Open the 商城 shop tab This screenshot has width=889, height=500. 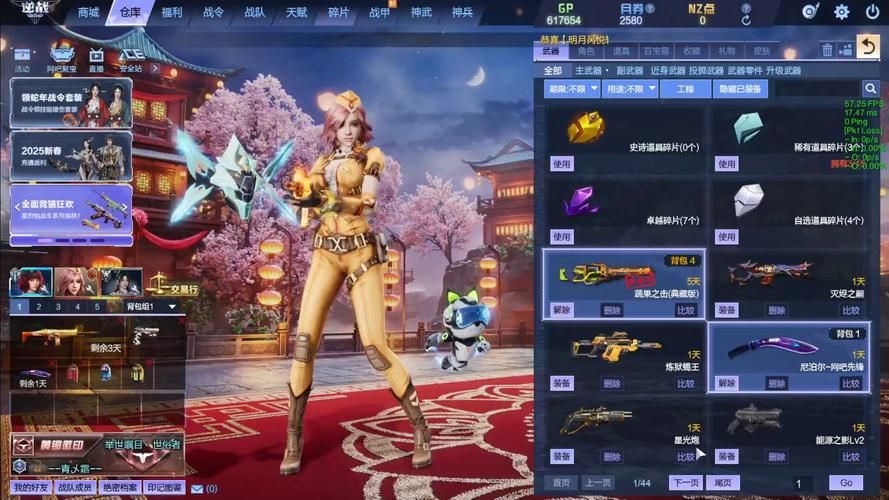tap(89, 12)
